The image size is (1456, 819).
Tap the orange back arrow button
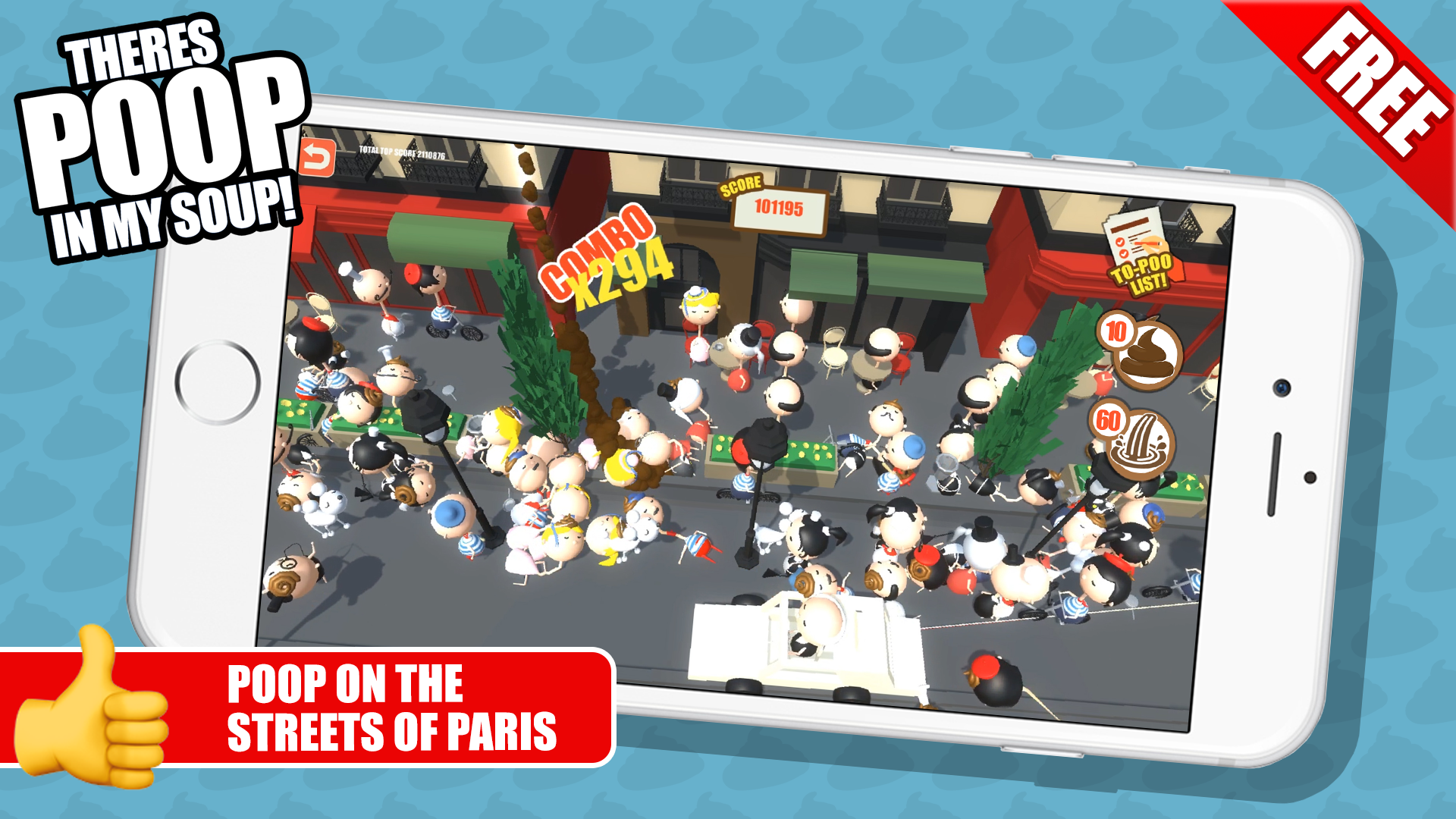point(318,155)
